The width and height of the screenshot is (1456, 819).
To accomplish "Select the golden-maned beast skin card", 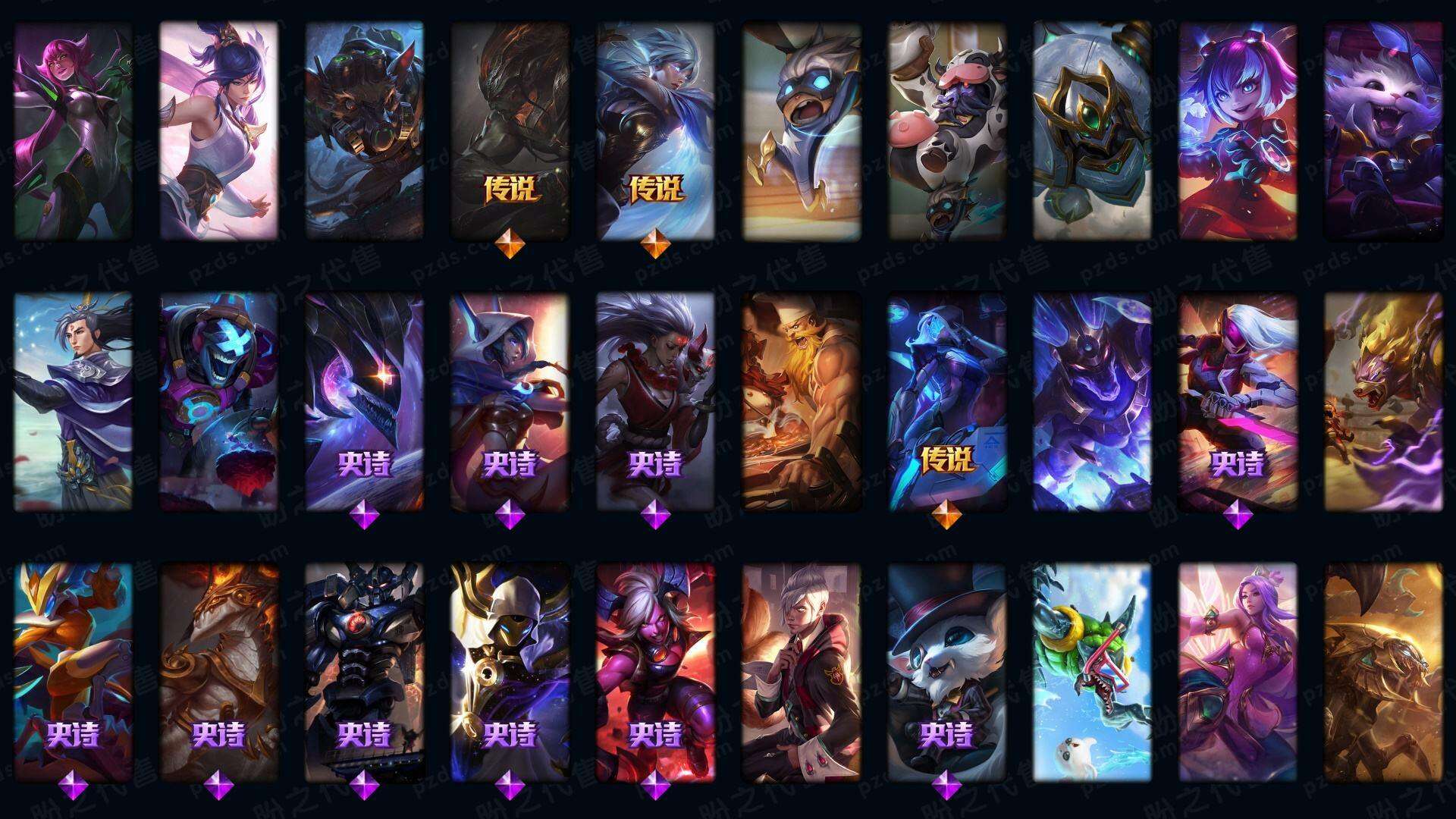I will point(1383,402).
